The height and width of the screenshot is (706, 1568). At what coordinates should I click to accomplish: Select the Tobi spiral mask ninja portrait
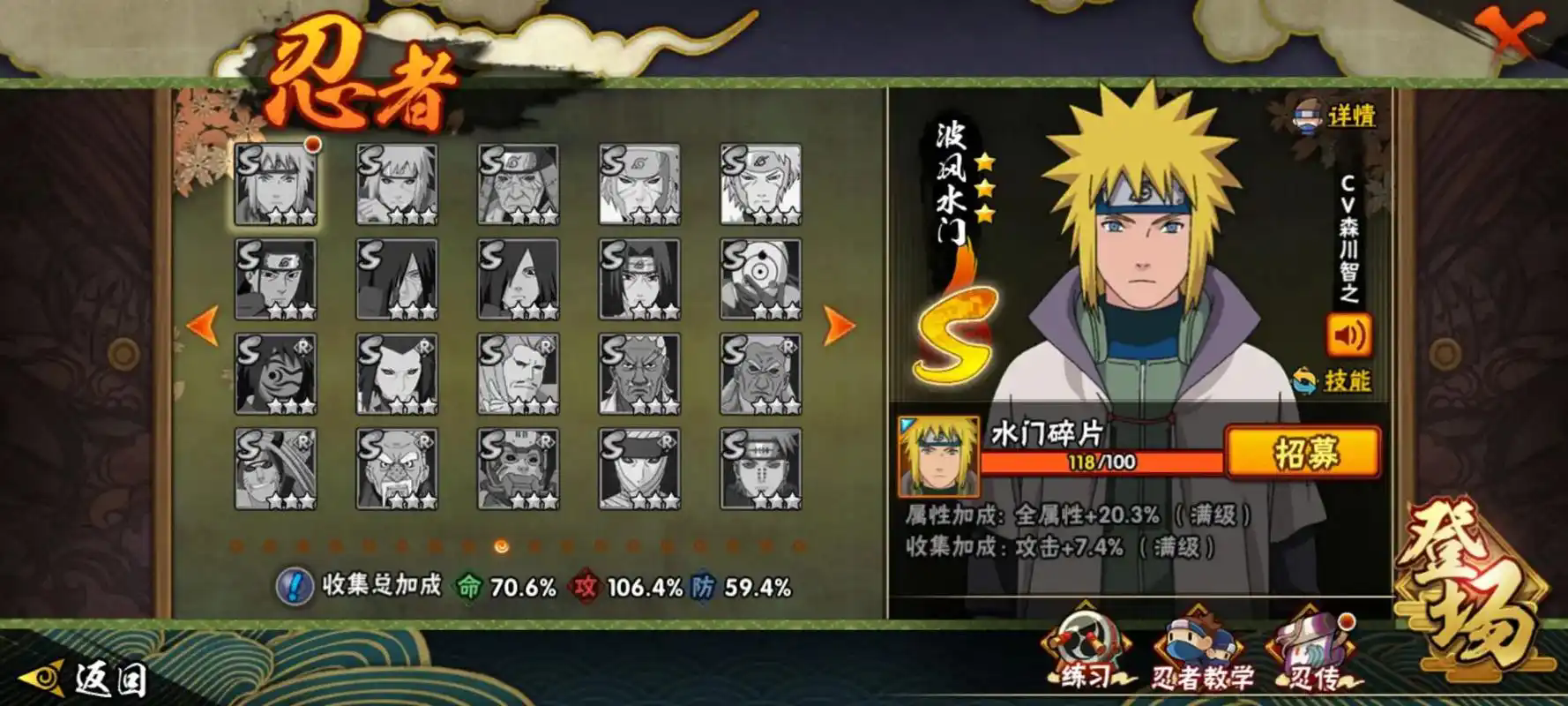pyautogui.click(x=760, y=279)
